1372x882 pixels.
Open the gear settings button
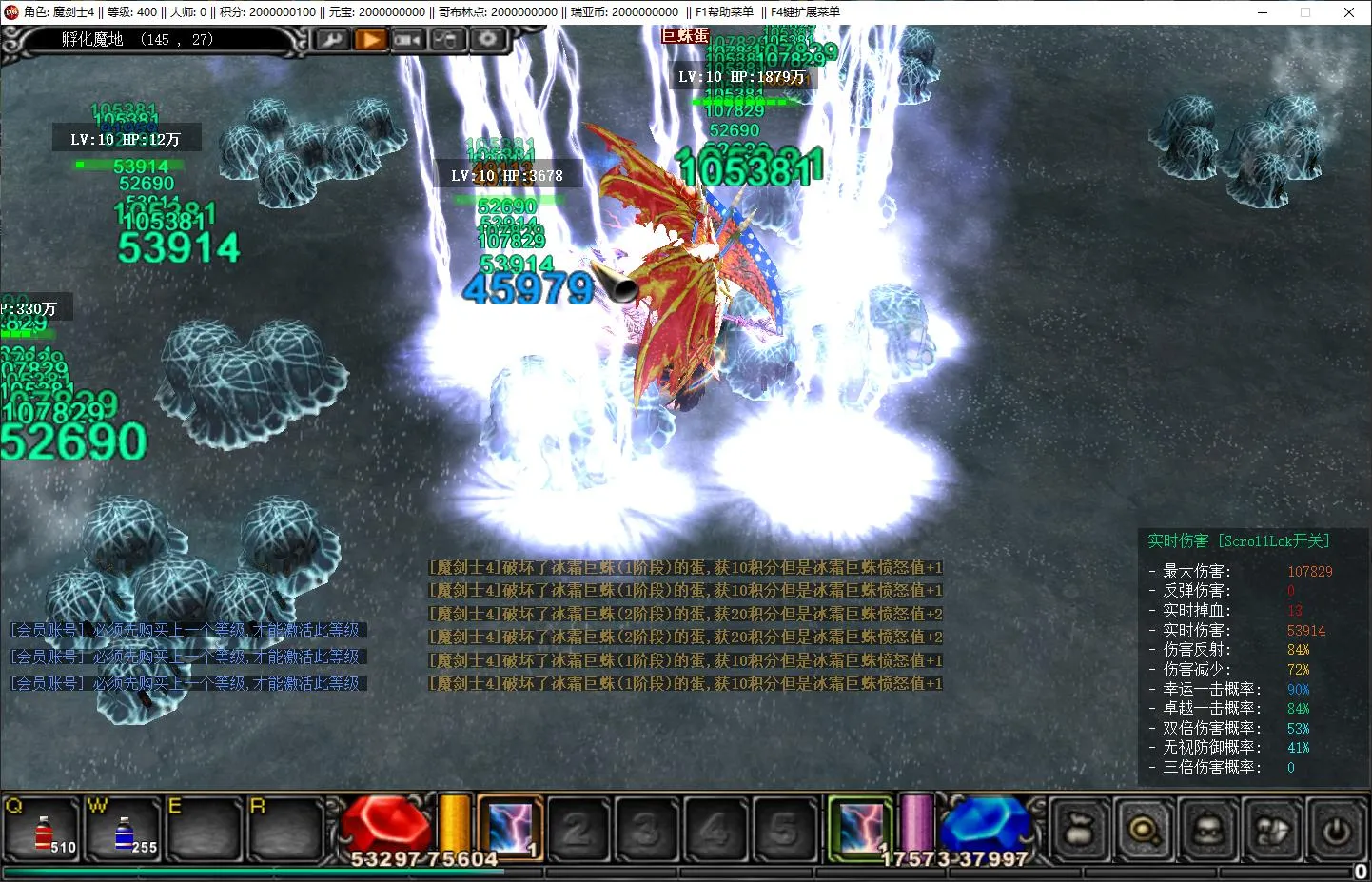pyautogui.click(x=487, y=39)
